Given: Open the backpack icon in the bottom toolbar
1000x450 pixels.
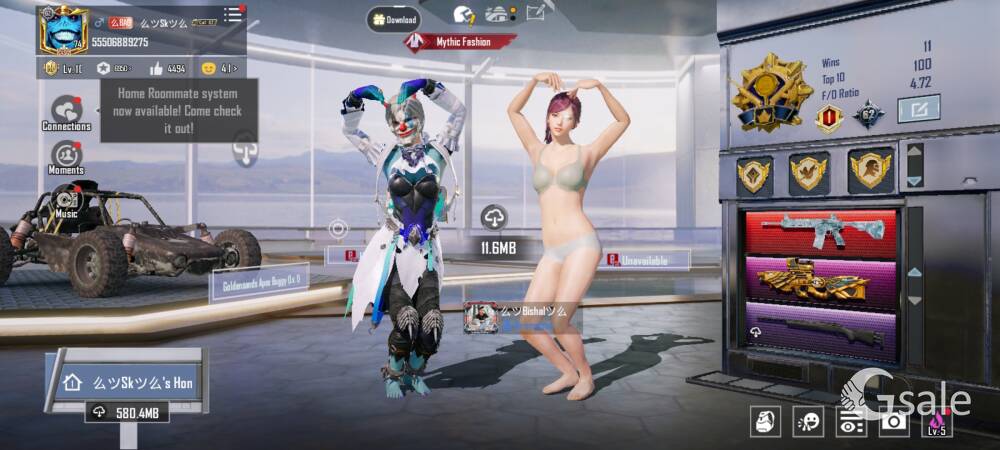Looking at the screenshot, I should click(765, 421).
